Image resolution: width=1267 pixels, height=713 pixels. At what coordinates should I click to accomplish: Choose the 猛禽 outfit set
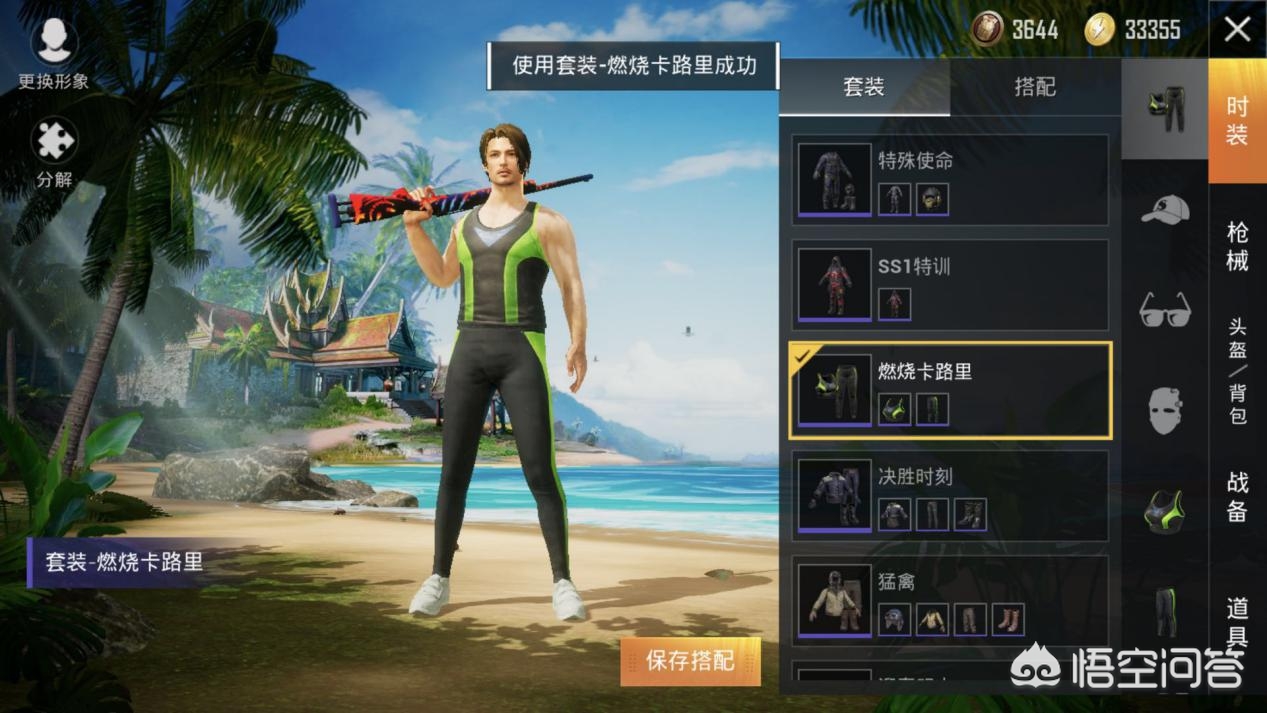tap(950, 601)
